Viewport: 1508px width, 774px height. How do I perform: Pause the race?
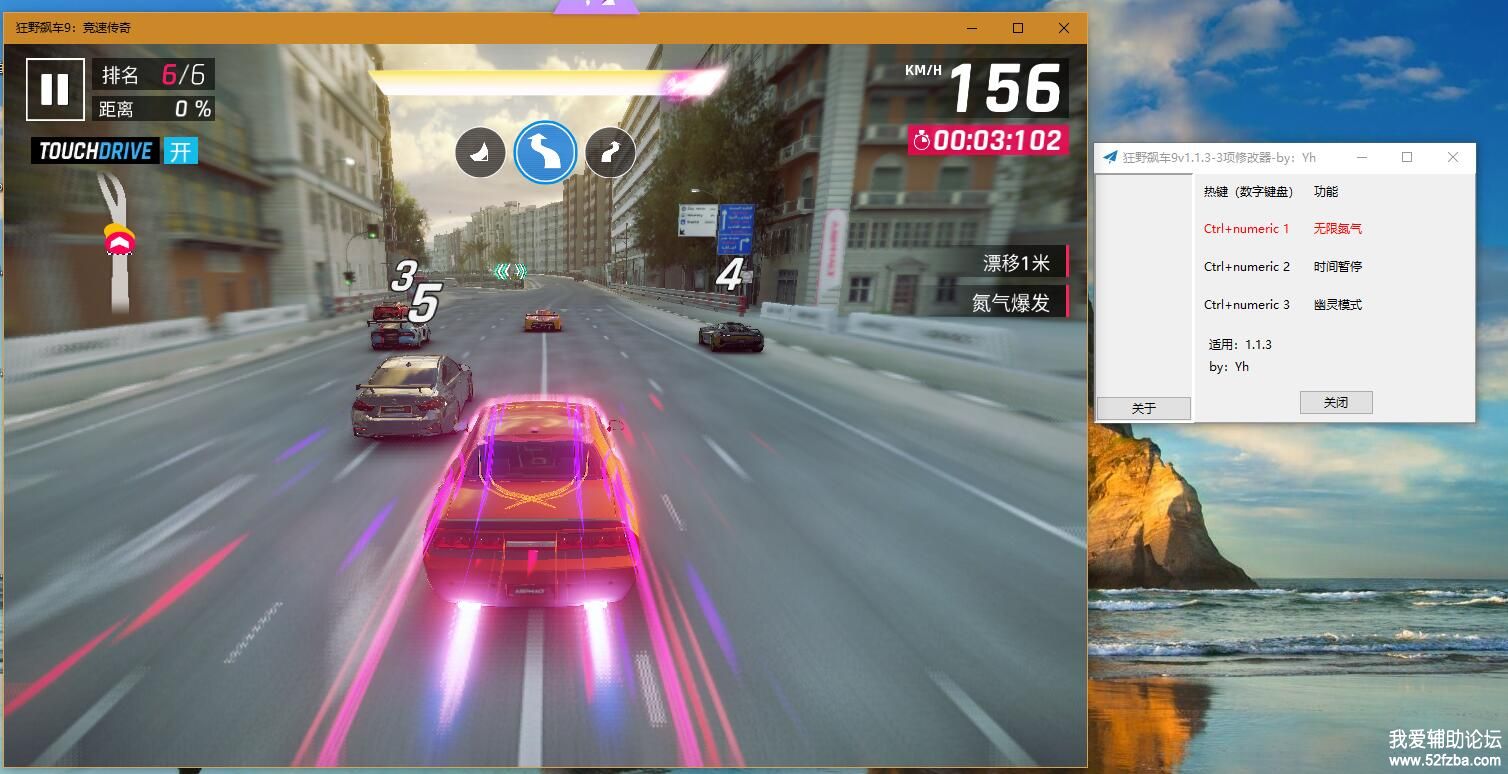(x=55, y=89)
